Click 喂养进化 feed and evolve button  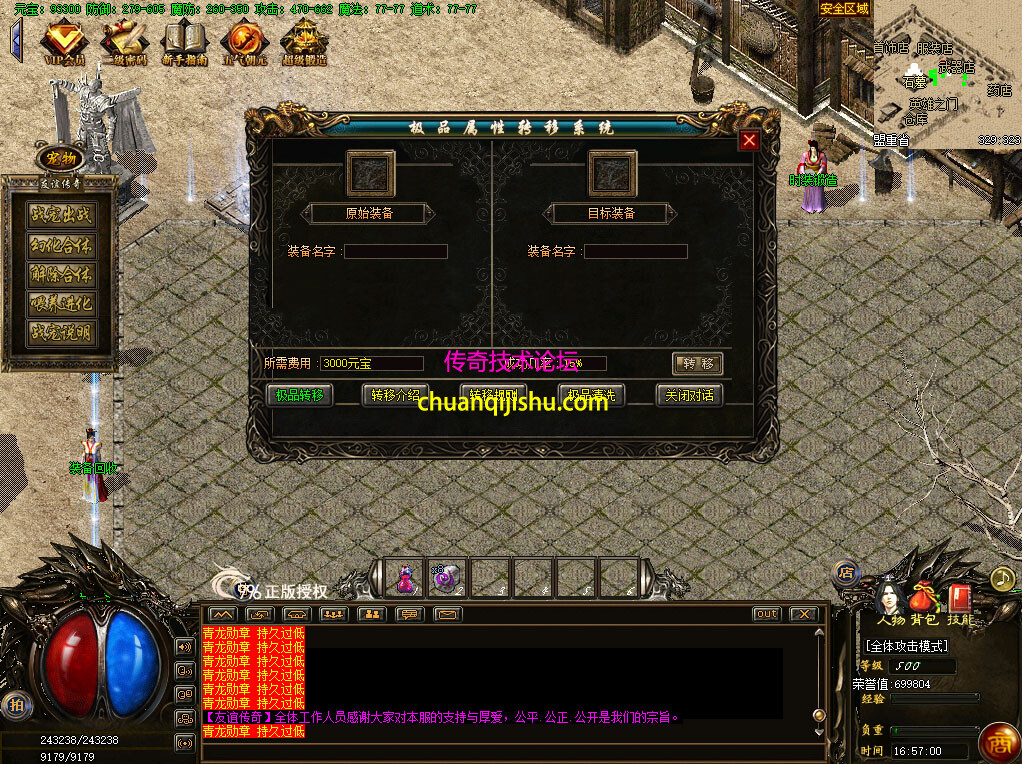pyautogui.click(x=62, y=304)
